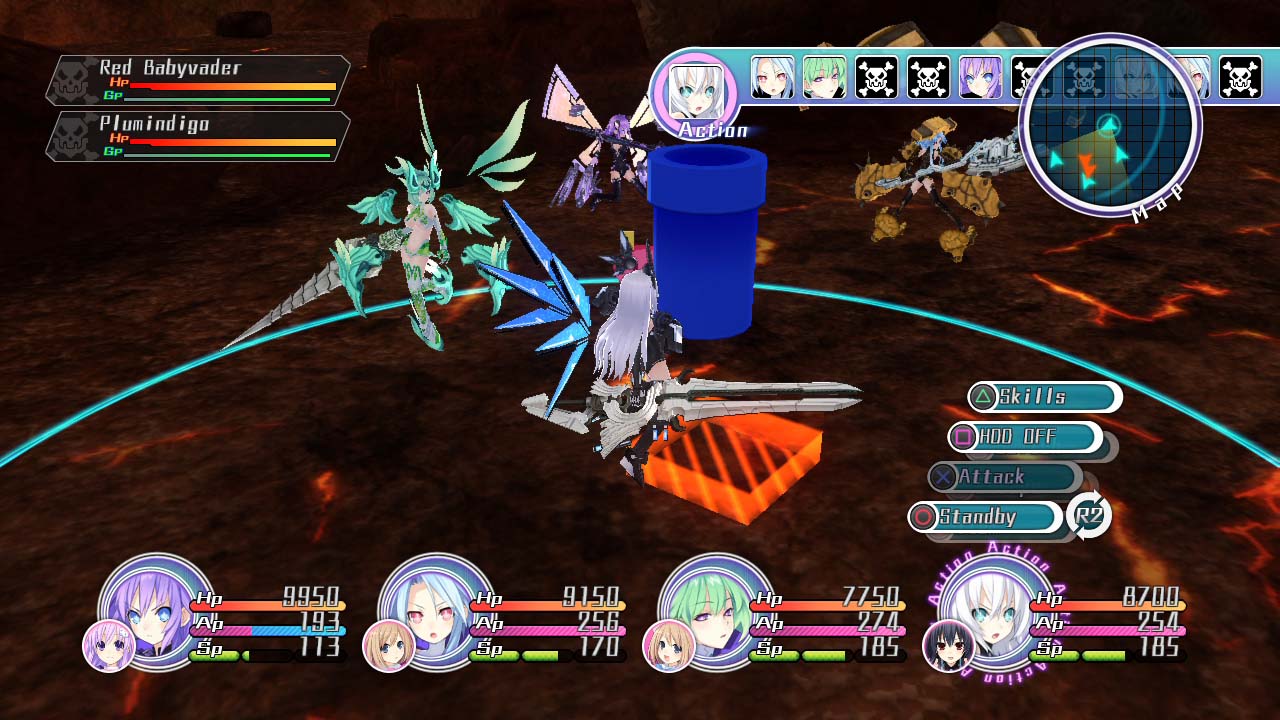Image resolution: width=1280 pixels, height=720 pixels.
Task: Open the circular Map radar
Action: click(x=1109, y=125)
